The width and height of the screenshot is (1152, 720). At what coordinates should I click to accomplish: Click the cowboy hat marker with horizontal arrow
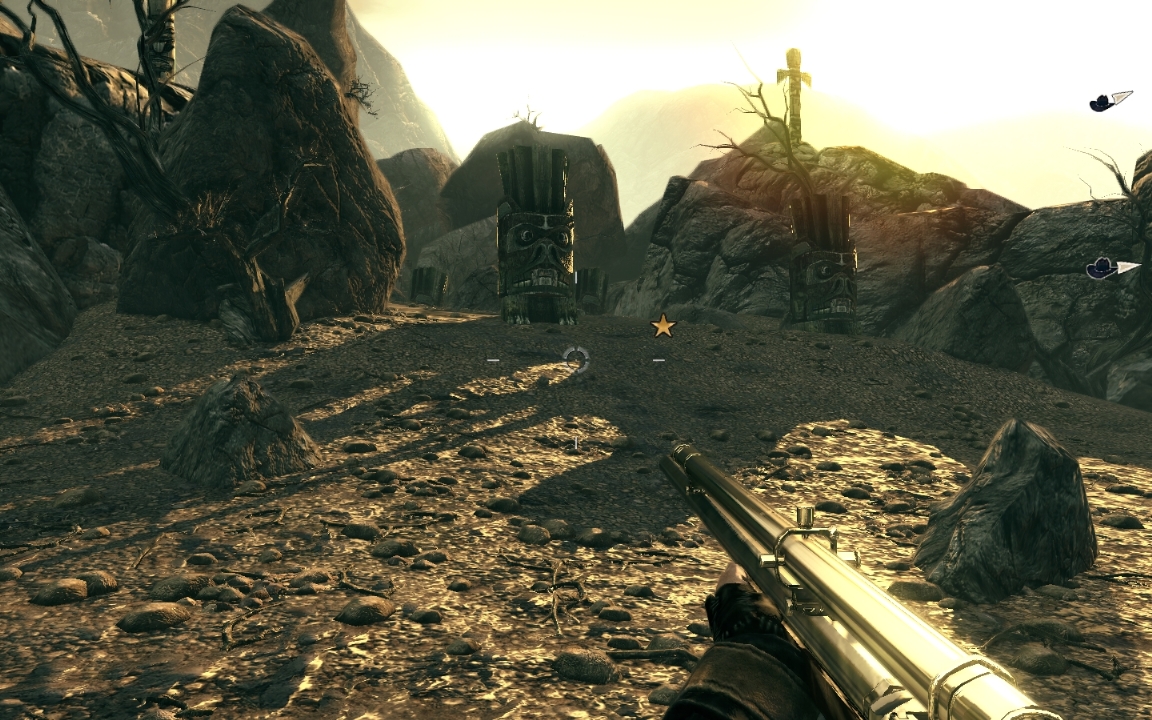(x=1111, y=268)
